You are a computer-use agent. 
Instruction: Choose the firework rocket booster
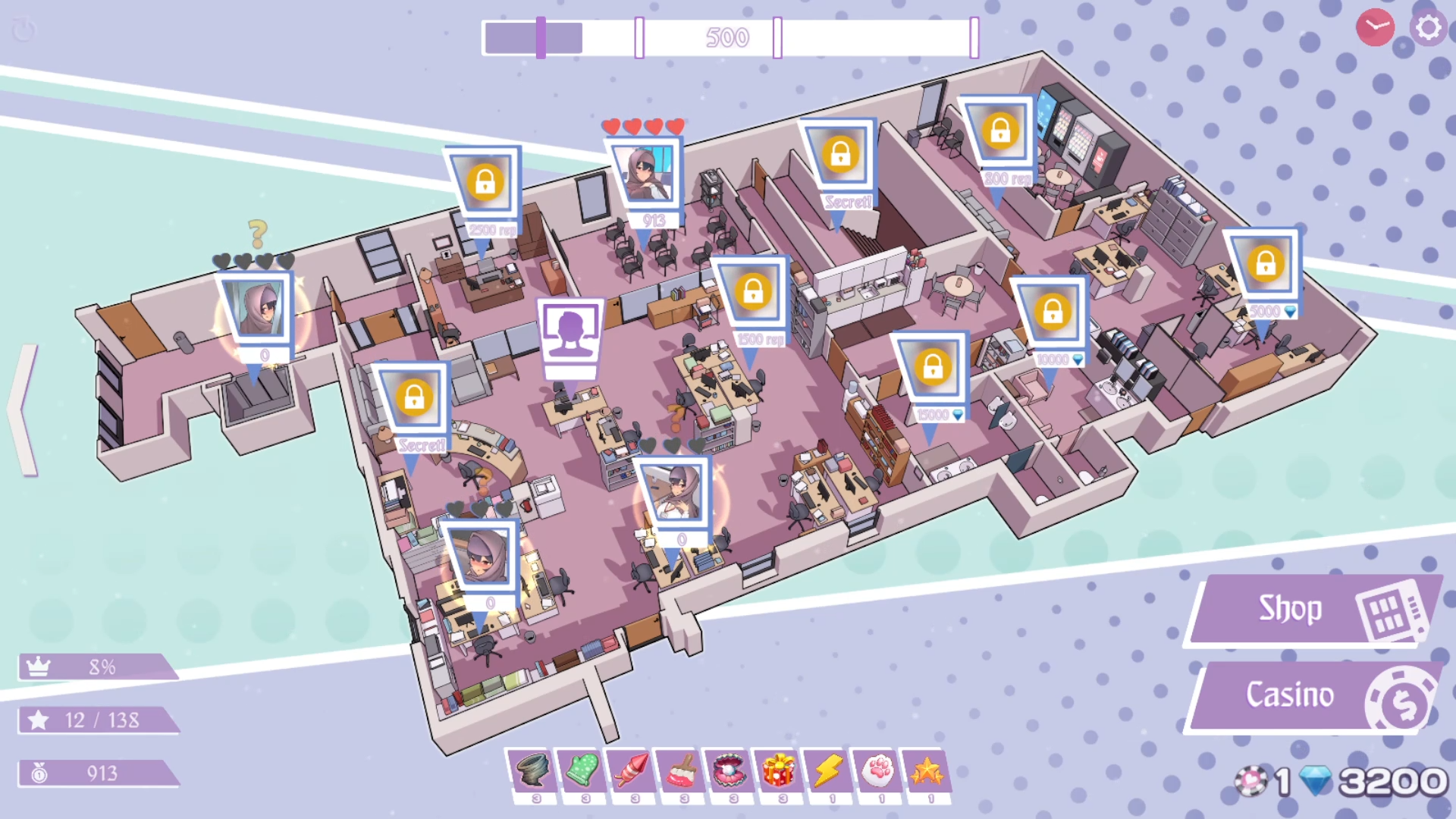[632, 770]
